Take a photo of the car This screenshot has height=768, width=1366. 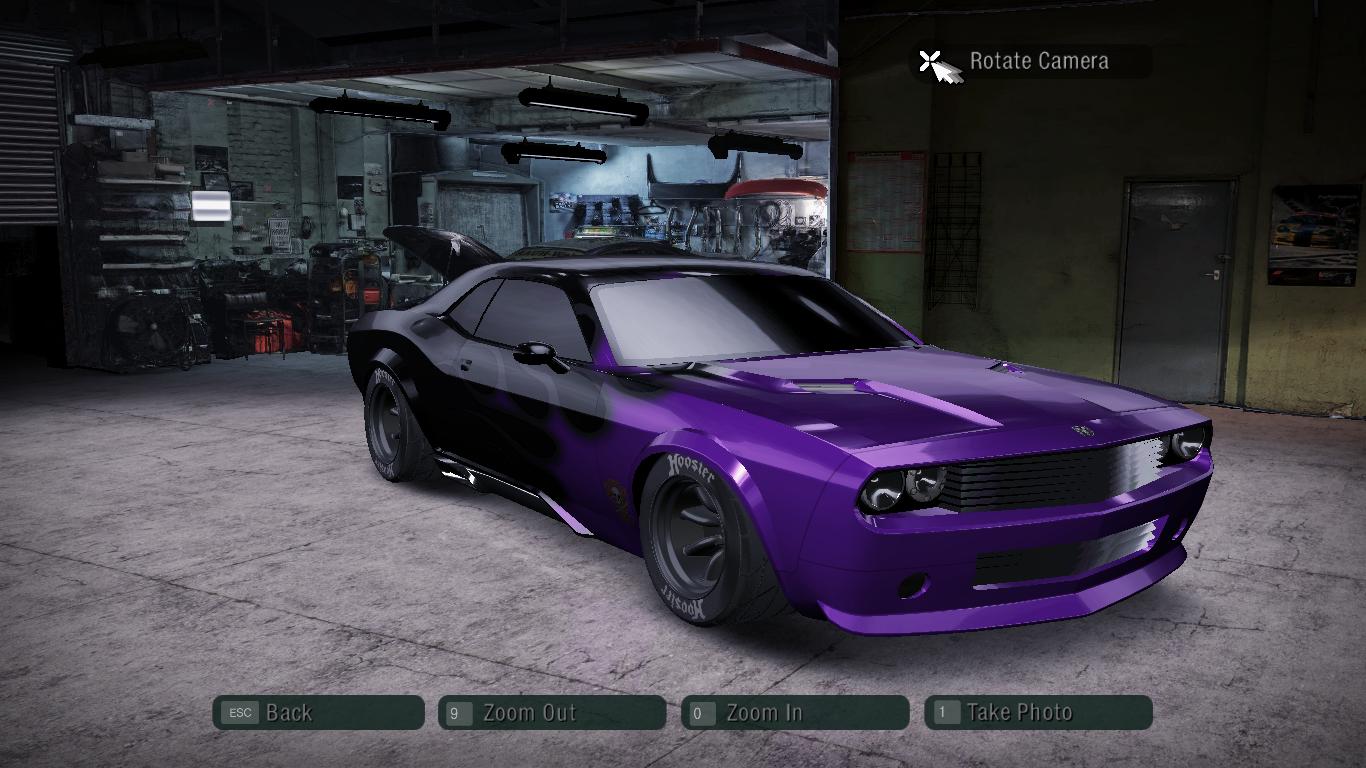(1038, 713)
